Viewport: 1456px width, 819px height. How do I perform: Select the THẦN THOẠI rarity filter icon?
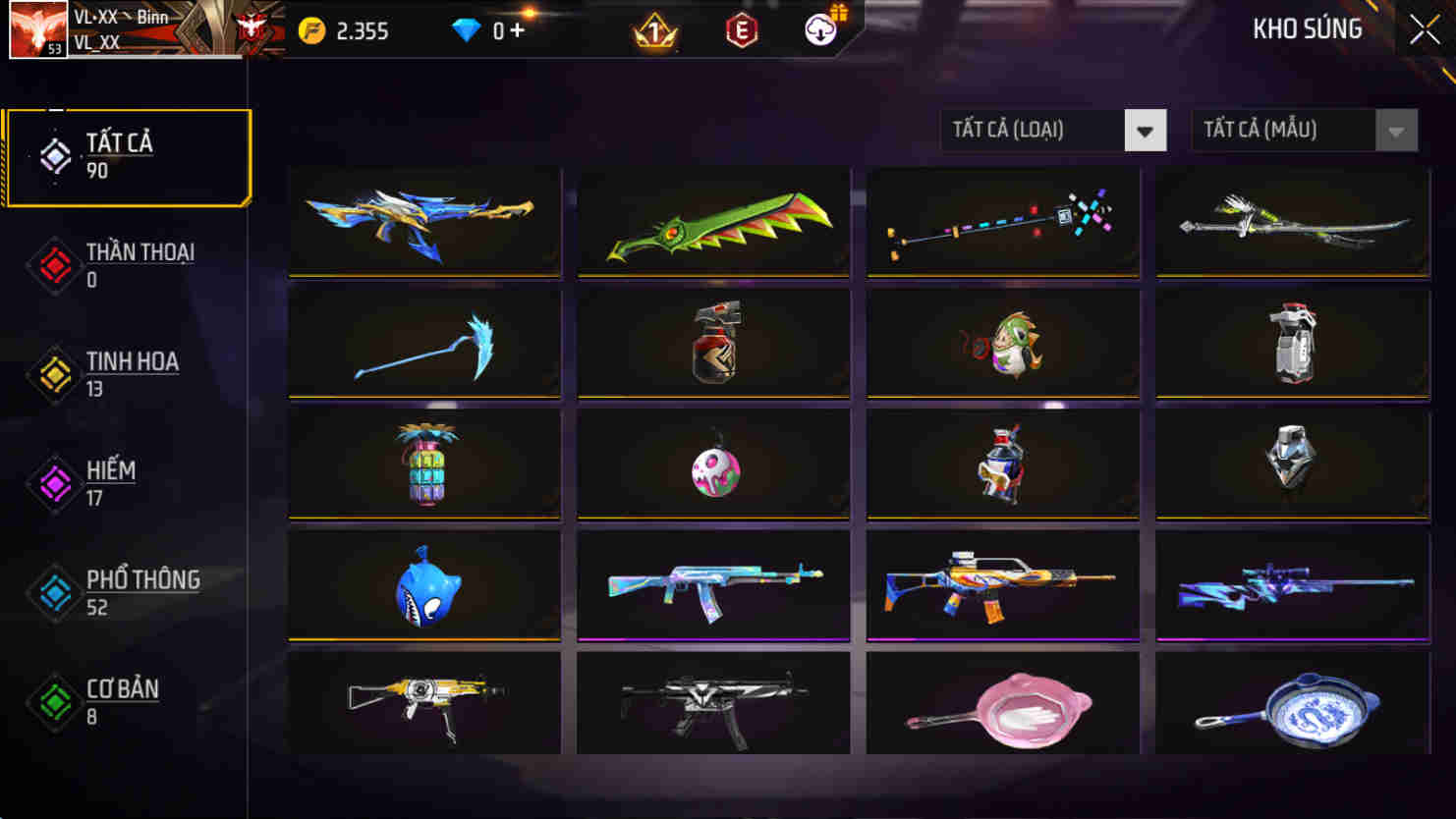point(54,264)
